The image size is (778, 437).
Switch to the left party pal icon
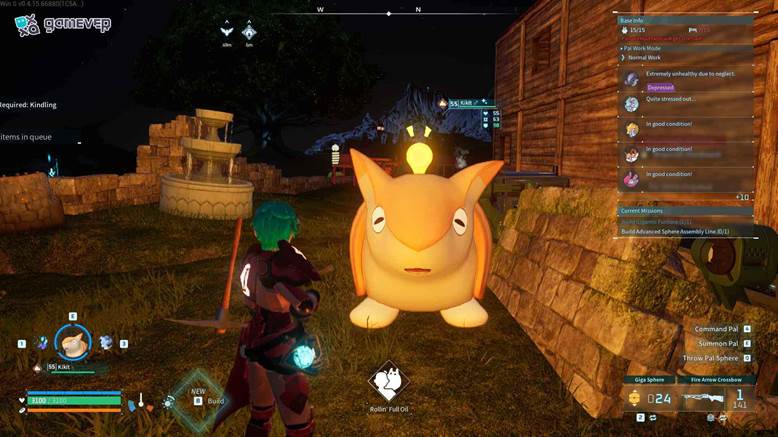[41, 343]
